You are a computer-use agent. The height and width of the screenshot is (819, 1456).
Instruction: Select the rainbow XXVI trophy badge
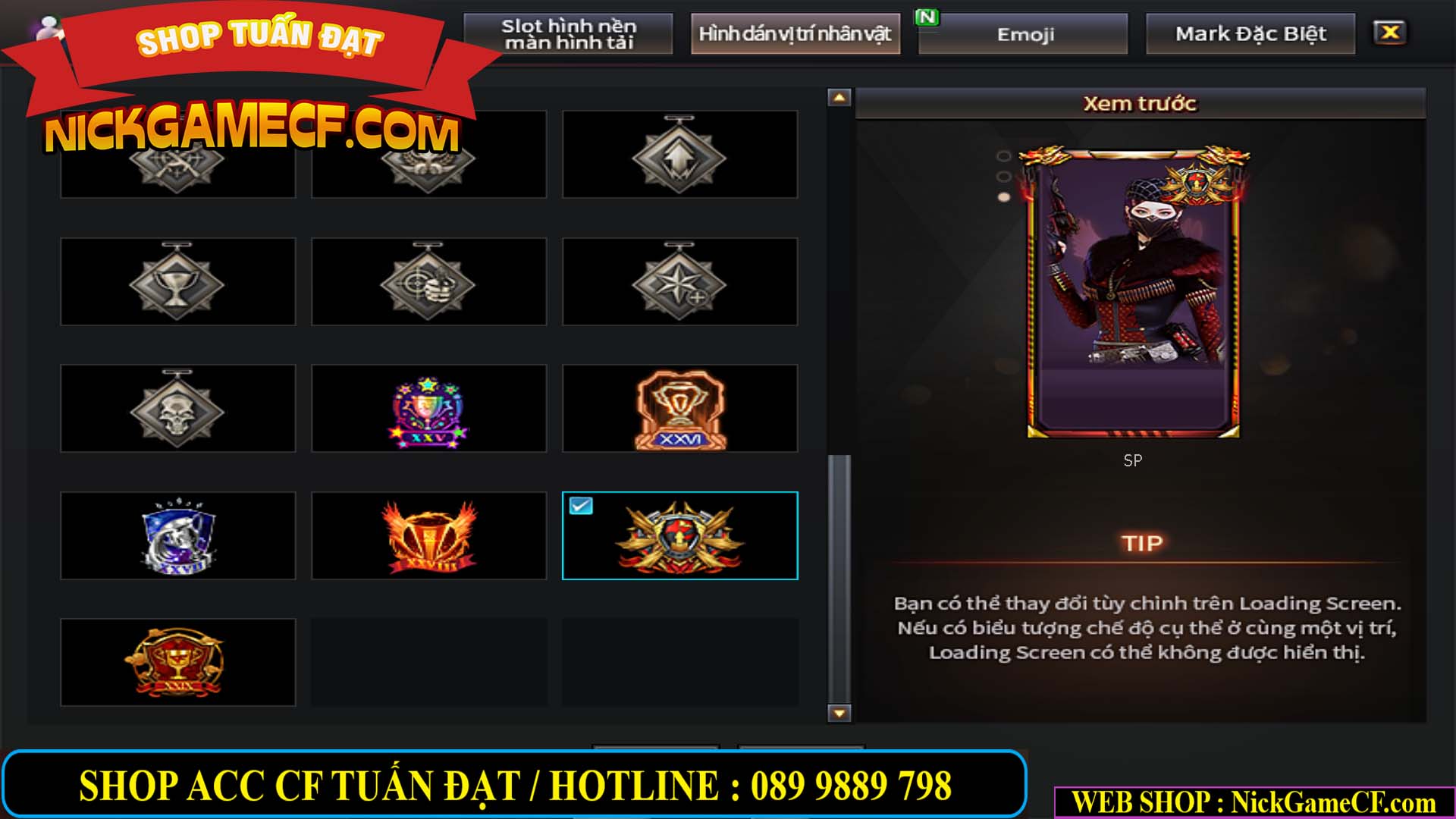[x=428, y=408]
